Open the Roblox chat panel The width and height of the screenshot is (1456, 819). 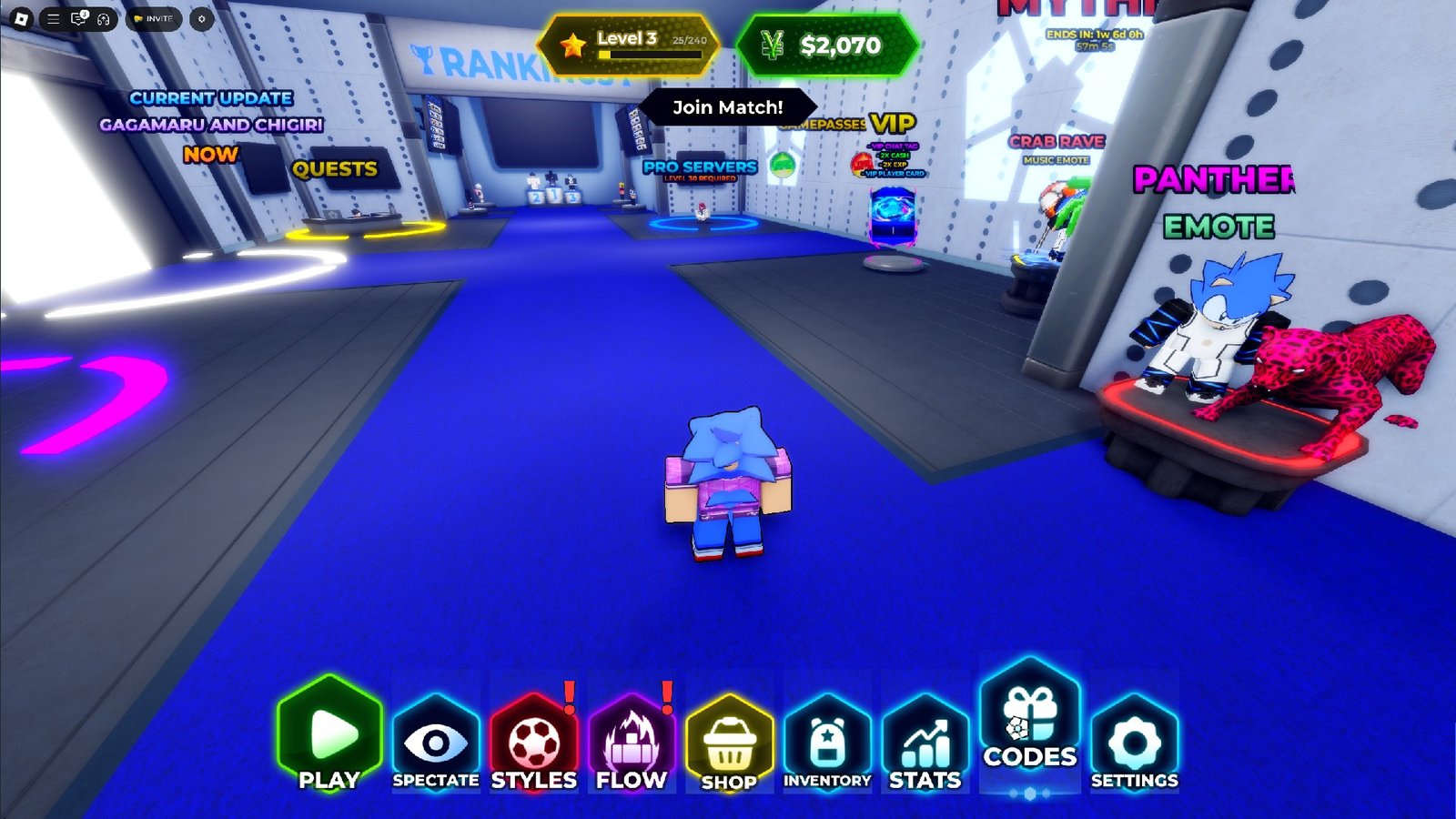pyautogui.click(x=78, y=17)
